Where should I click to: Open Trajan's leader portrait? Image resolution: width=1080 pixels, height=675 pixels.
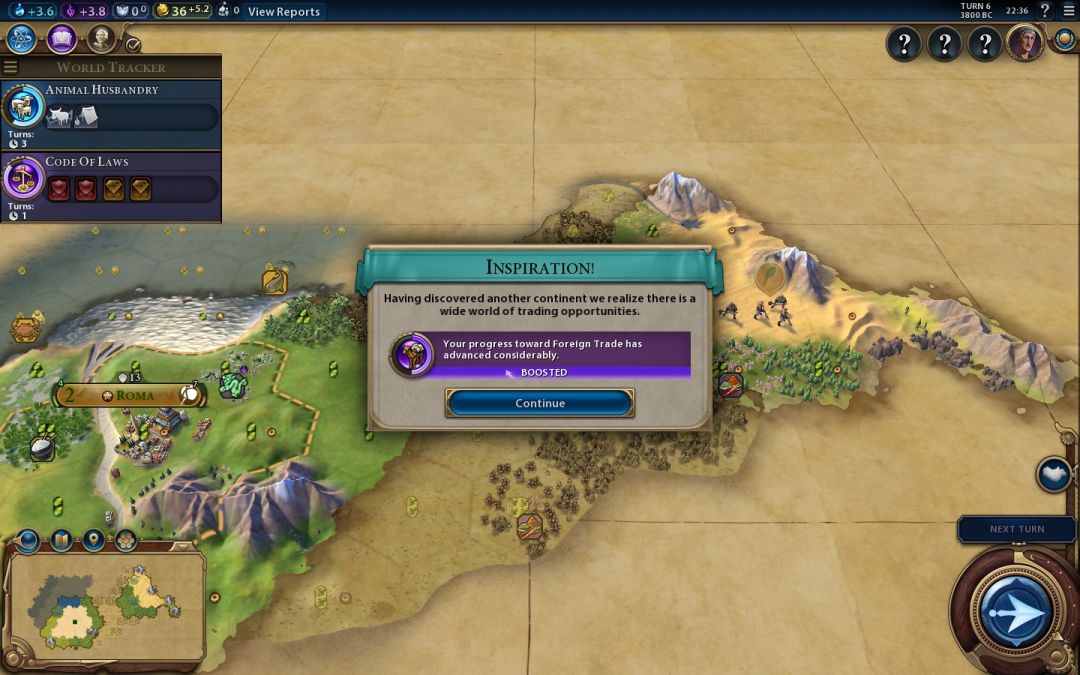pyautogui.click(x=1024, y=43)
